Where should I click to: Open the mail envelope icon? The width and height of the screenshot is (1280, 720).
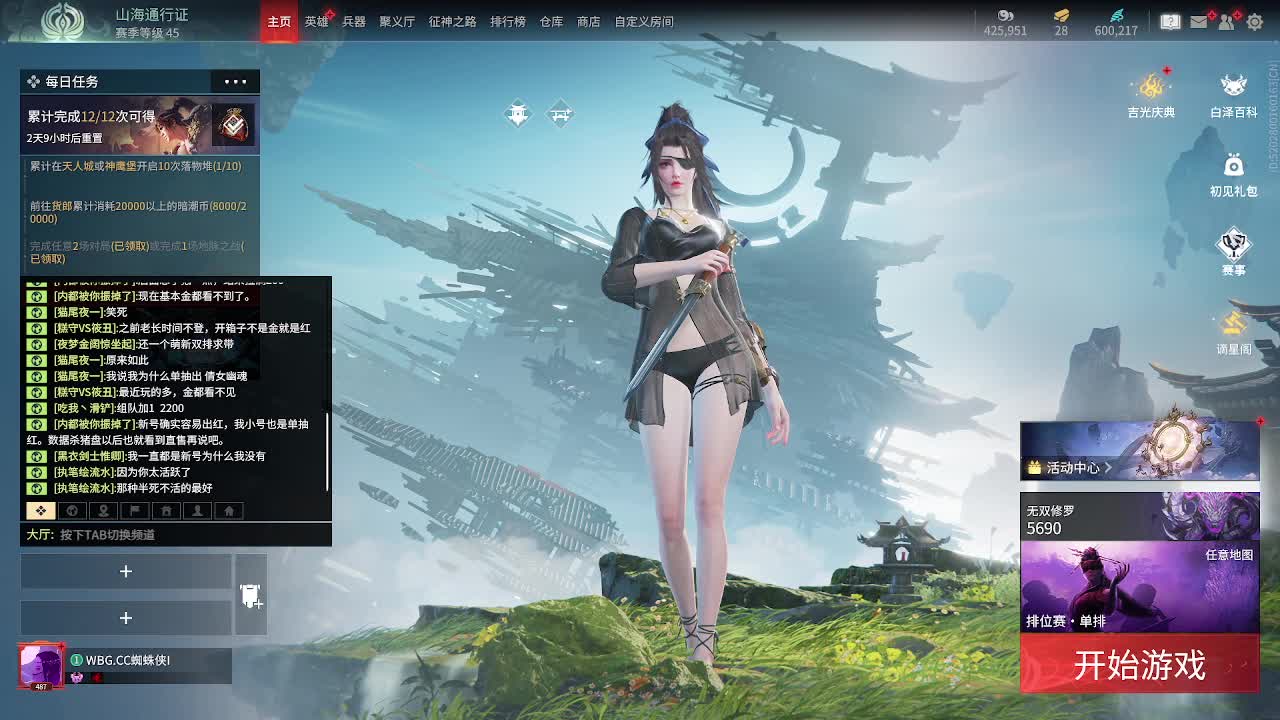(x=1198, y=21)
